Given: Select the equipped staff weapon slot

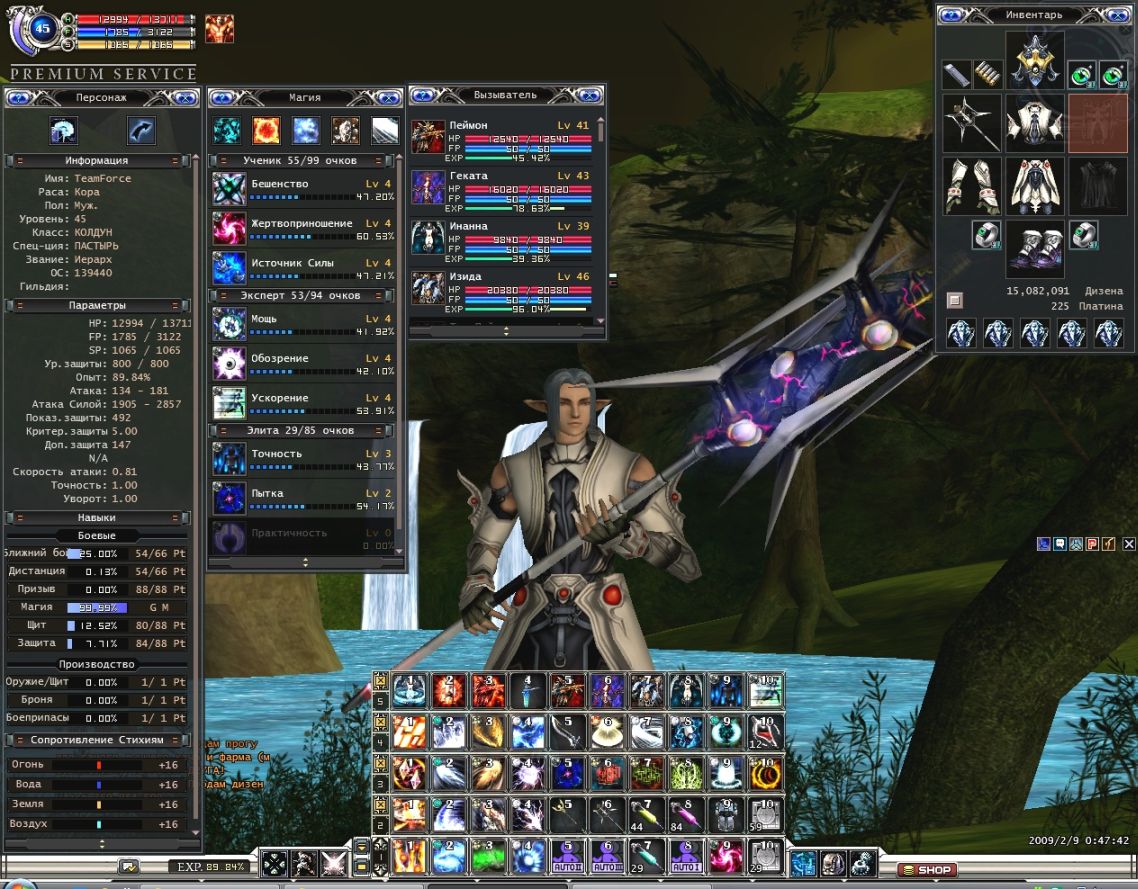Looking at the screenshot, I should point(971,124).
